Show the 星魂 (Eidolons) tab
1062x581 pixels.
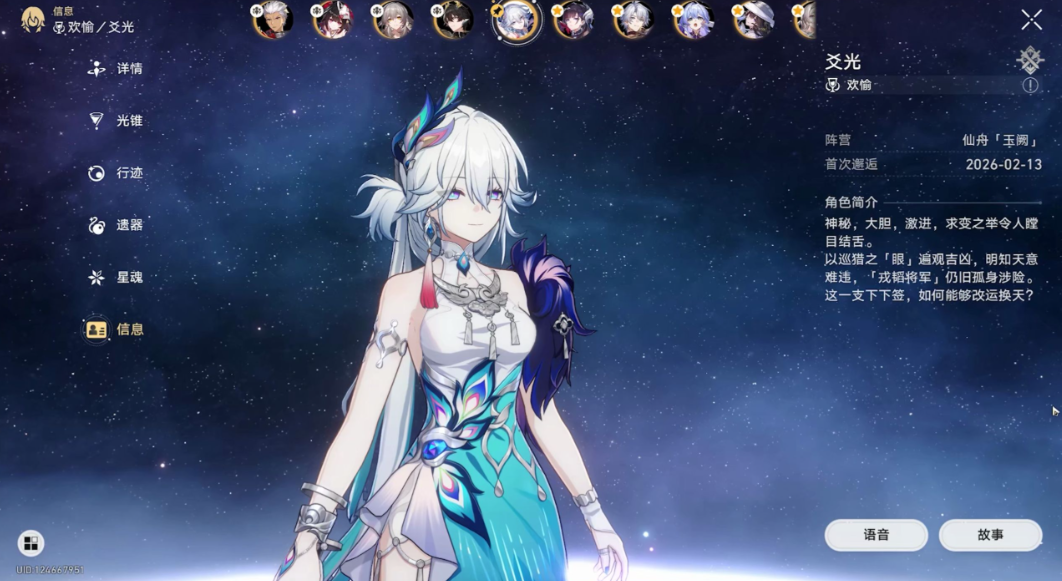click(116, 277)
